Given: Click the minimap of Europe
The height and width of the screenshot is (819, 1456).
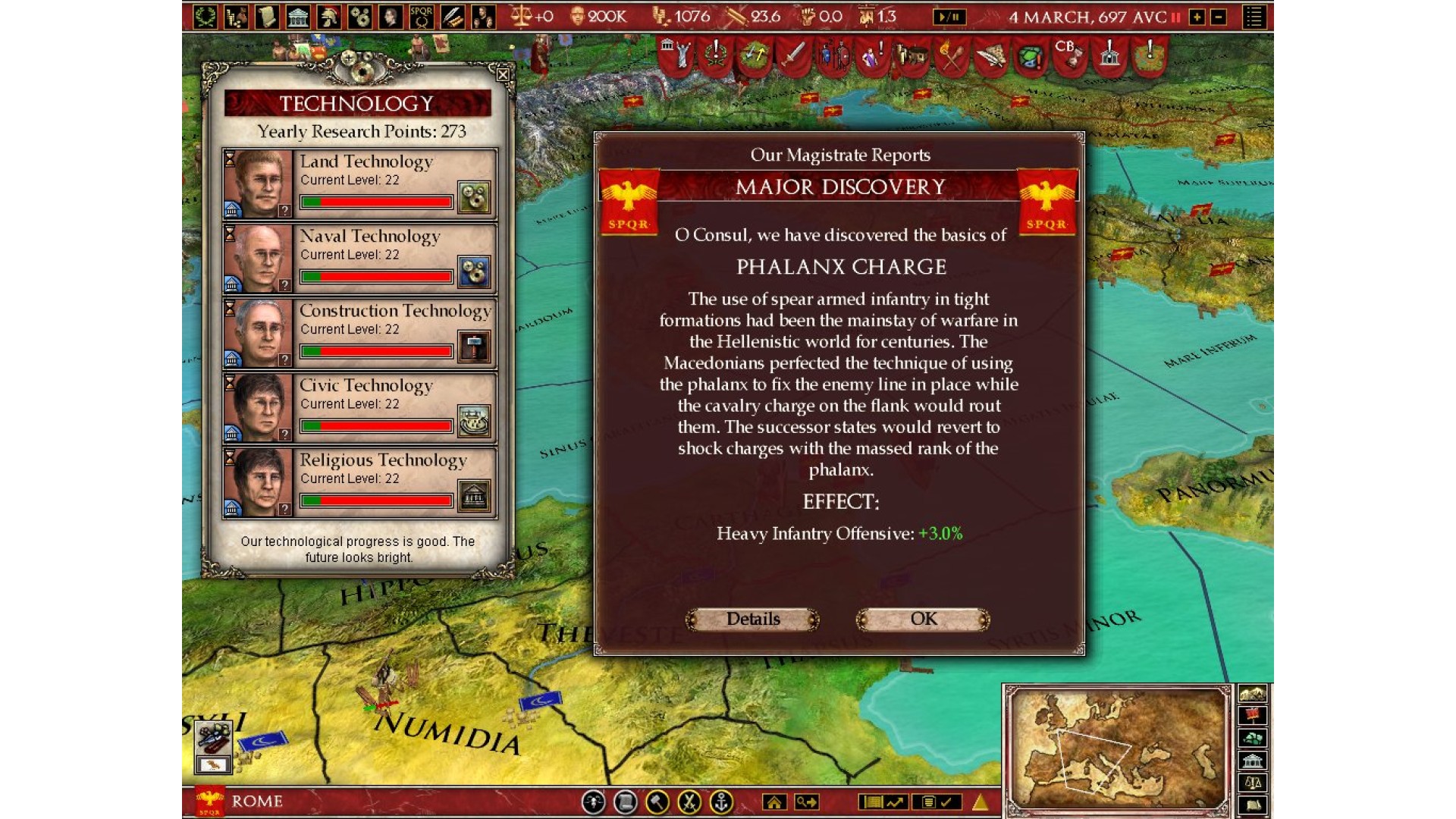Looking at the screenshot, I should pos(1117,747).
